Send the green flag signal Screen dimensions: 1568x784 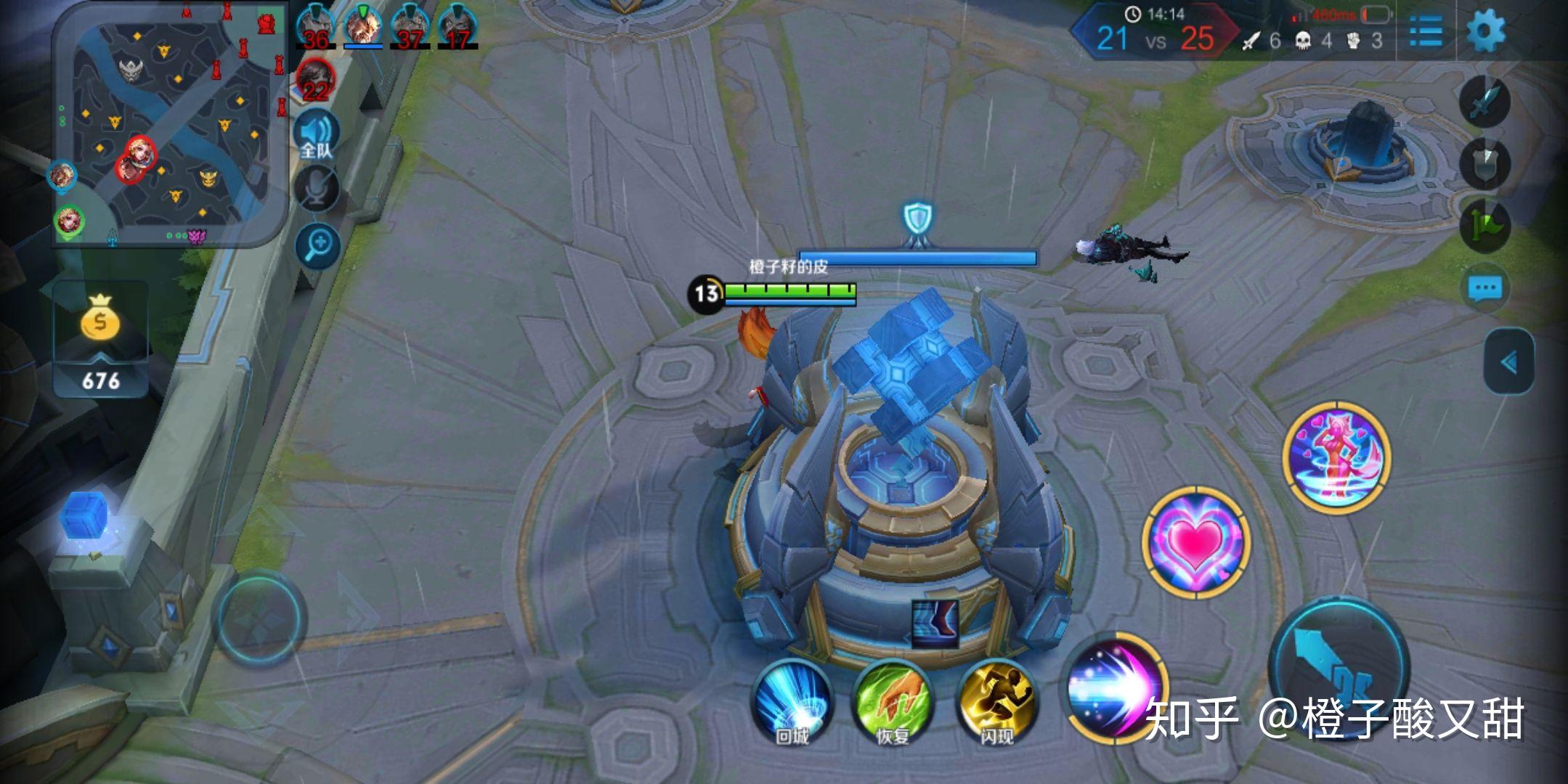pos(1484,226)
